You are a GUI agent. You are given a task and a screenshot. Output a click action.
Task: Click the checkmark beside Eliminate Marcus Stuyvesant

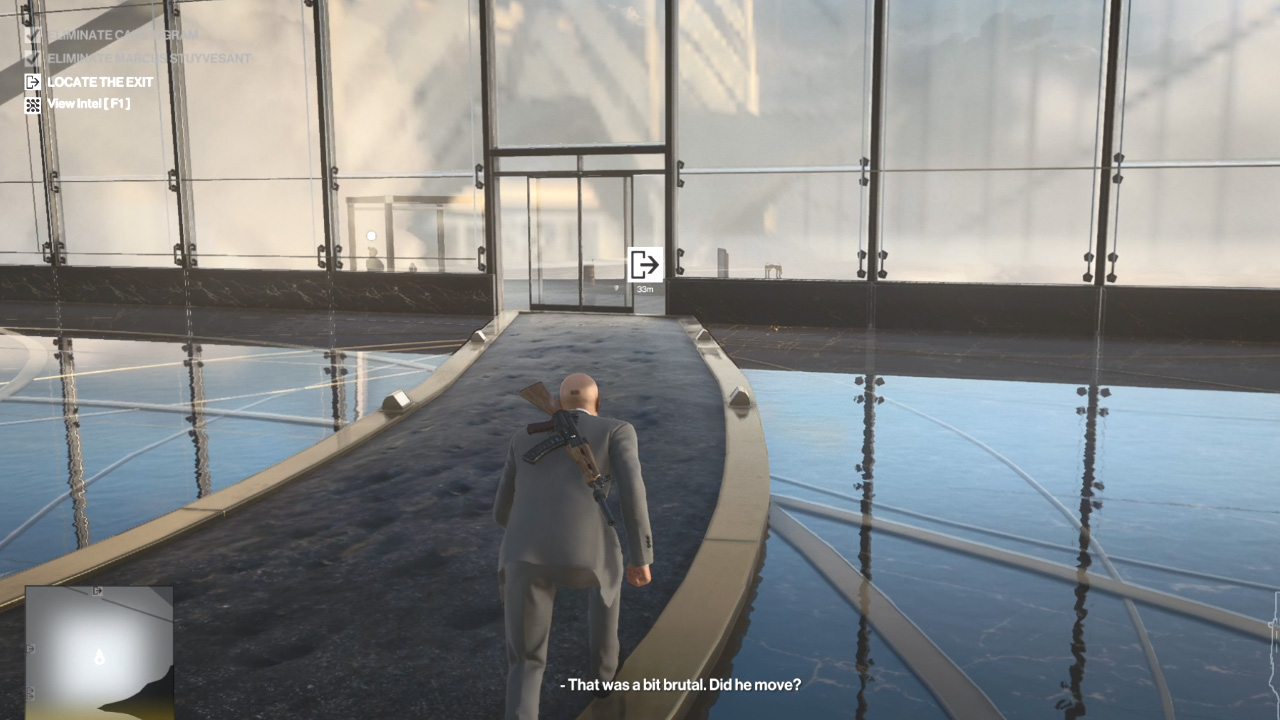(31, 57)
